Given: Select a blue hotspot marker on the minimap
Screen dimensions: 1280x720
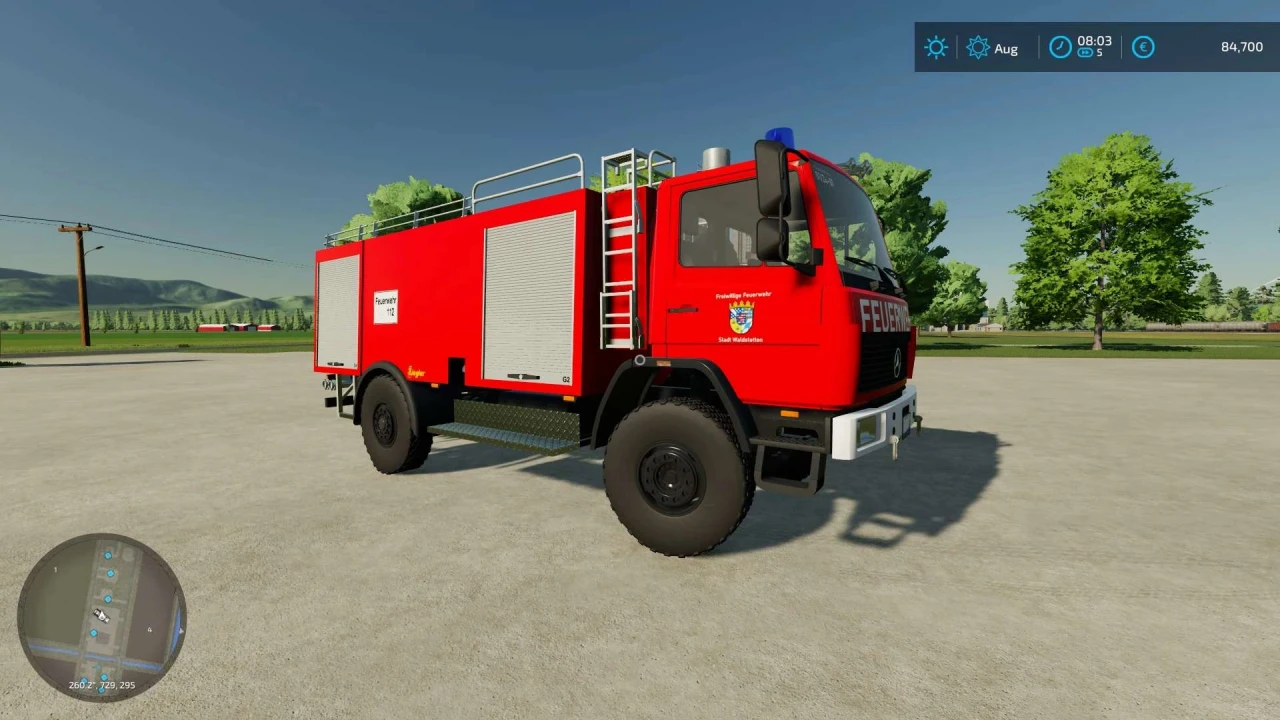Looking at the screenshot, I should click(108, 598).
